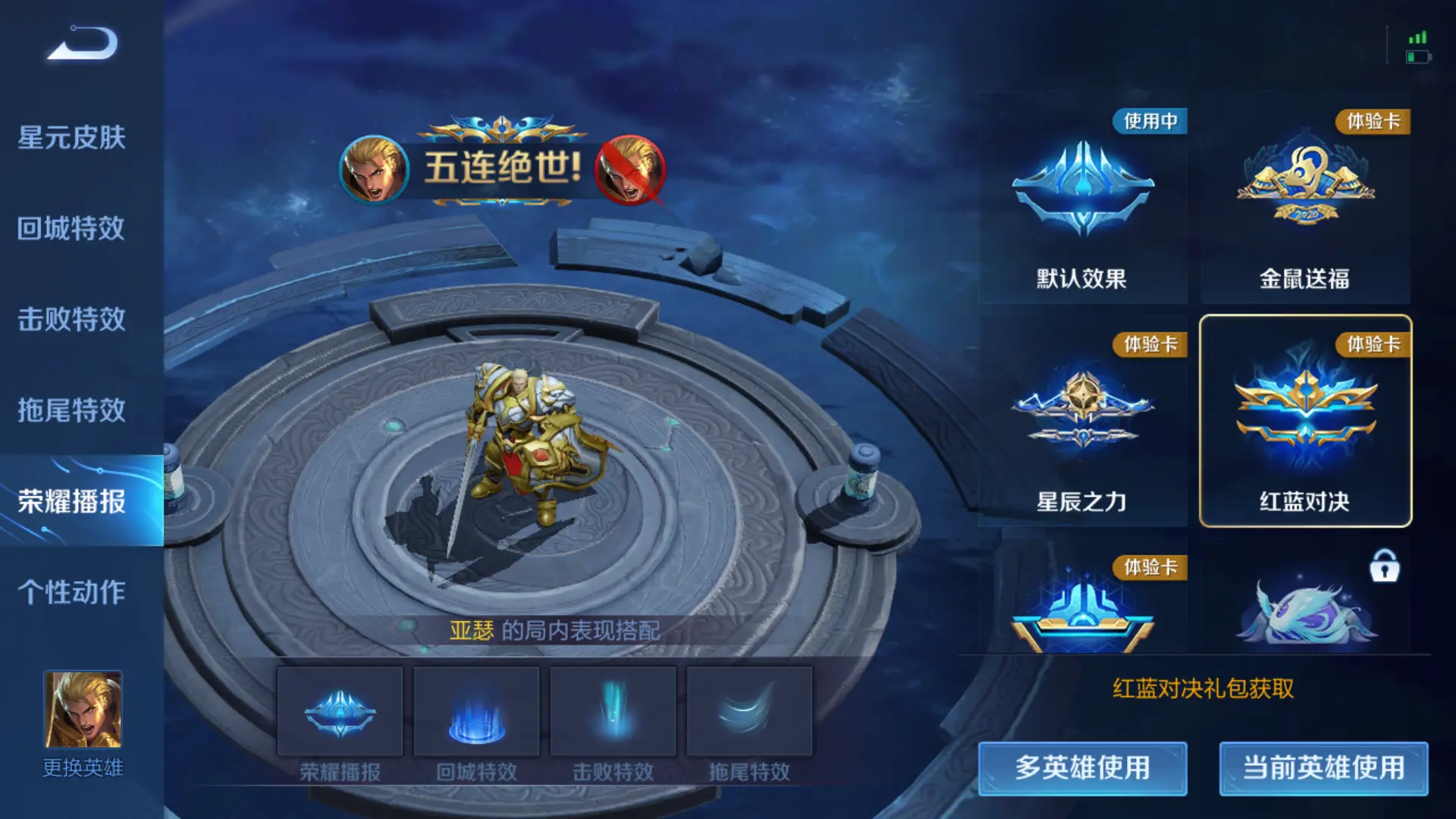
Task: Select the 红蓝对决 broadcast emblem
Action: click(1304, 413)
